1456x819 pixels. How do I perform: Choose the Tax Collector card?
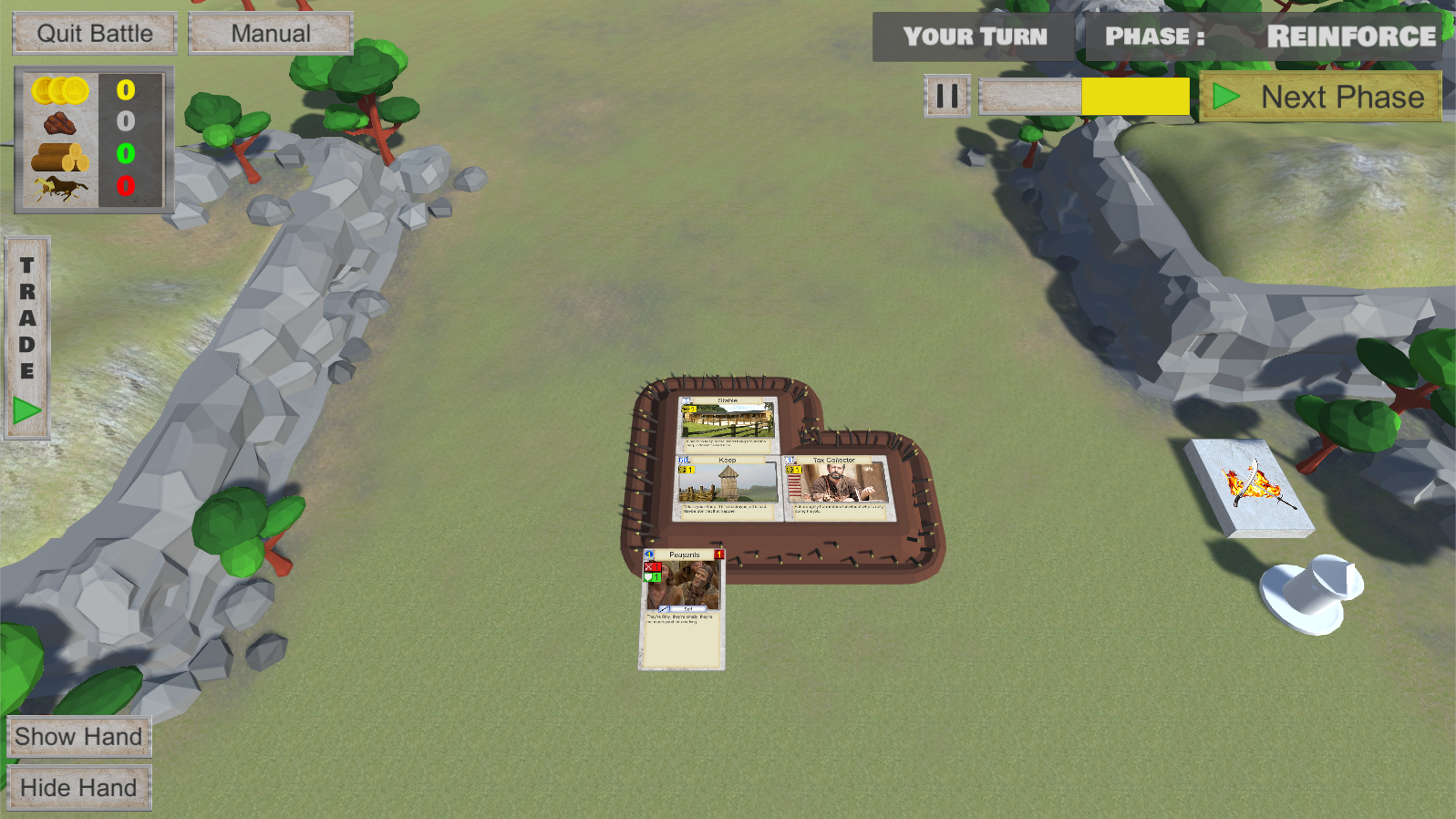coord(835,488)
